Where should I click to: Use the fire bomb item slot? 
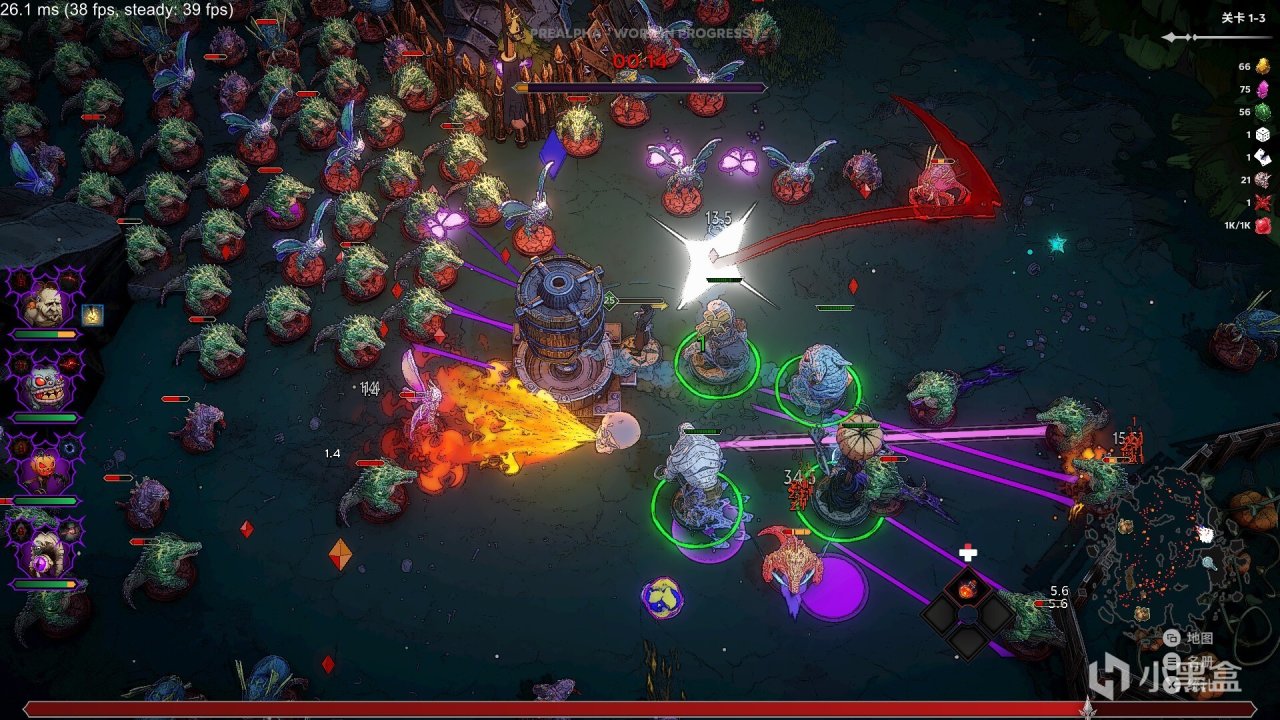point(967,589)
